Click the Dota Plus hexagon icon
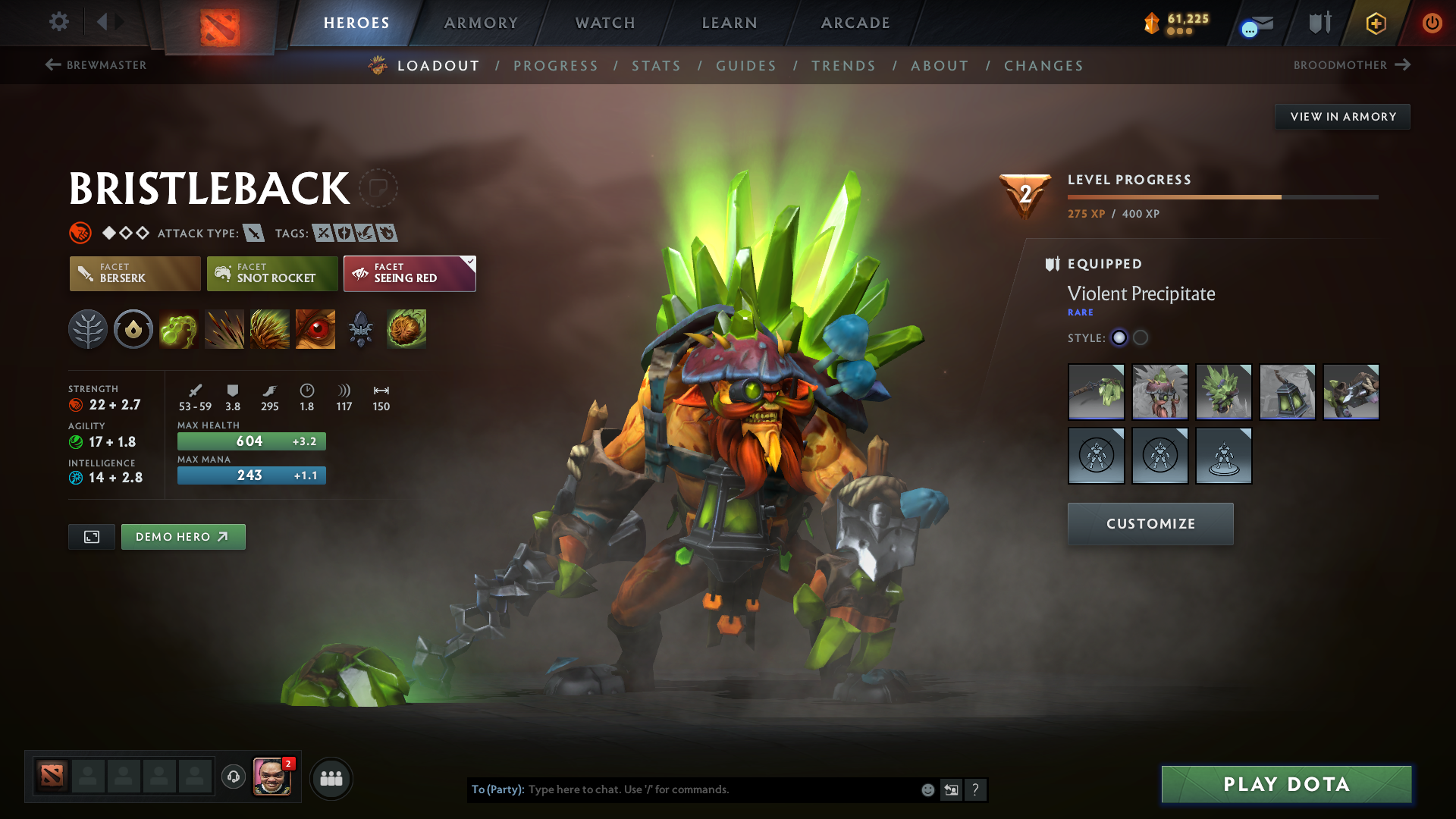 point(1375,23)
